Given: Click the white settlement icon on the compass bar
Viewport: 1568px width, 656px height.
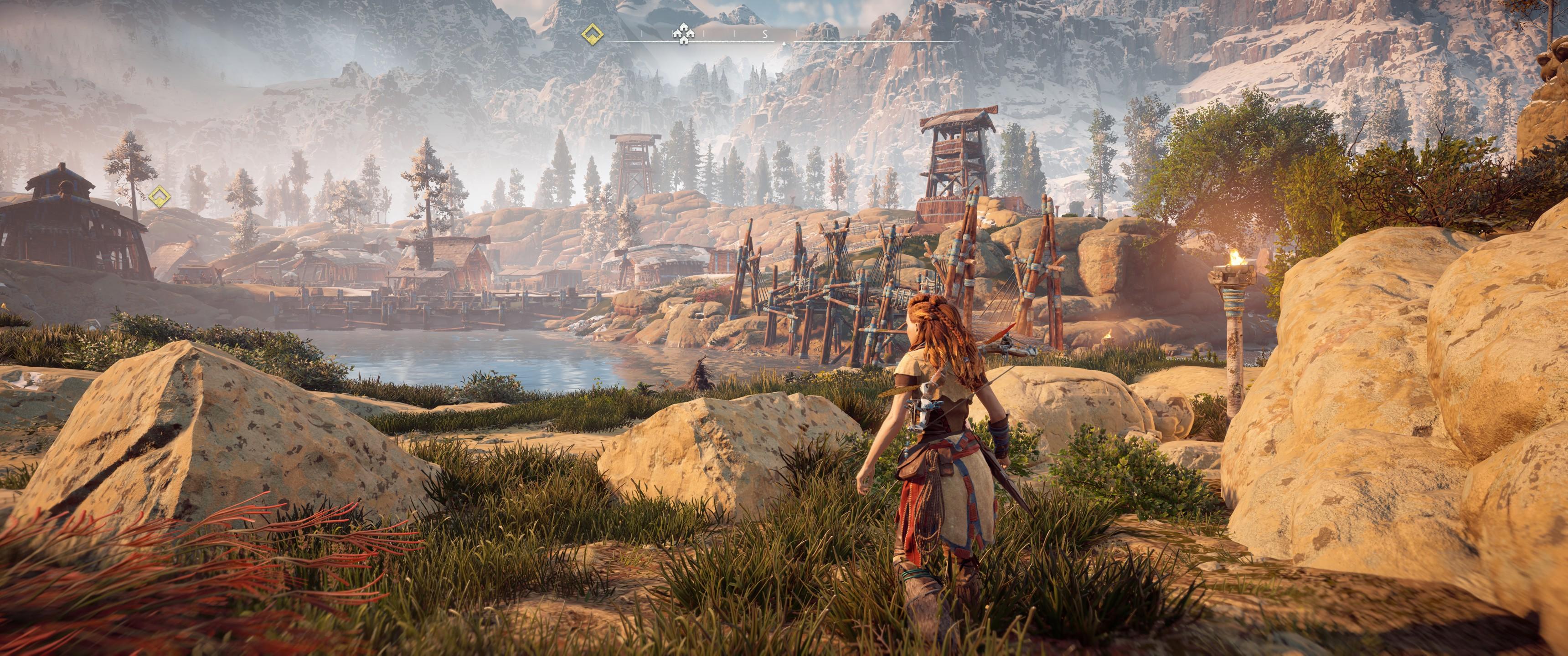Looking at the screenshot, I should coord(685,35).
